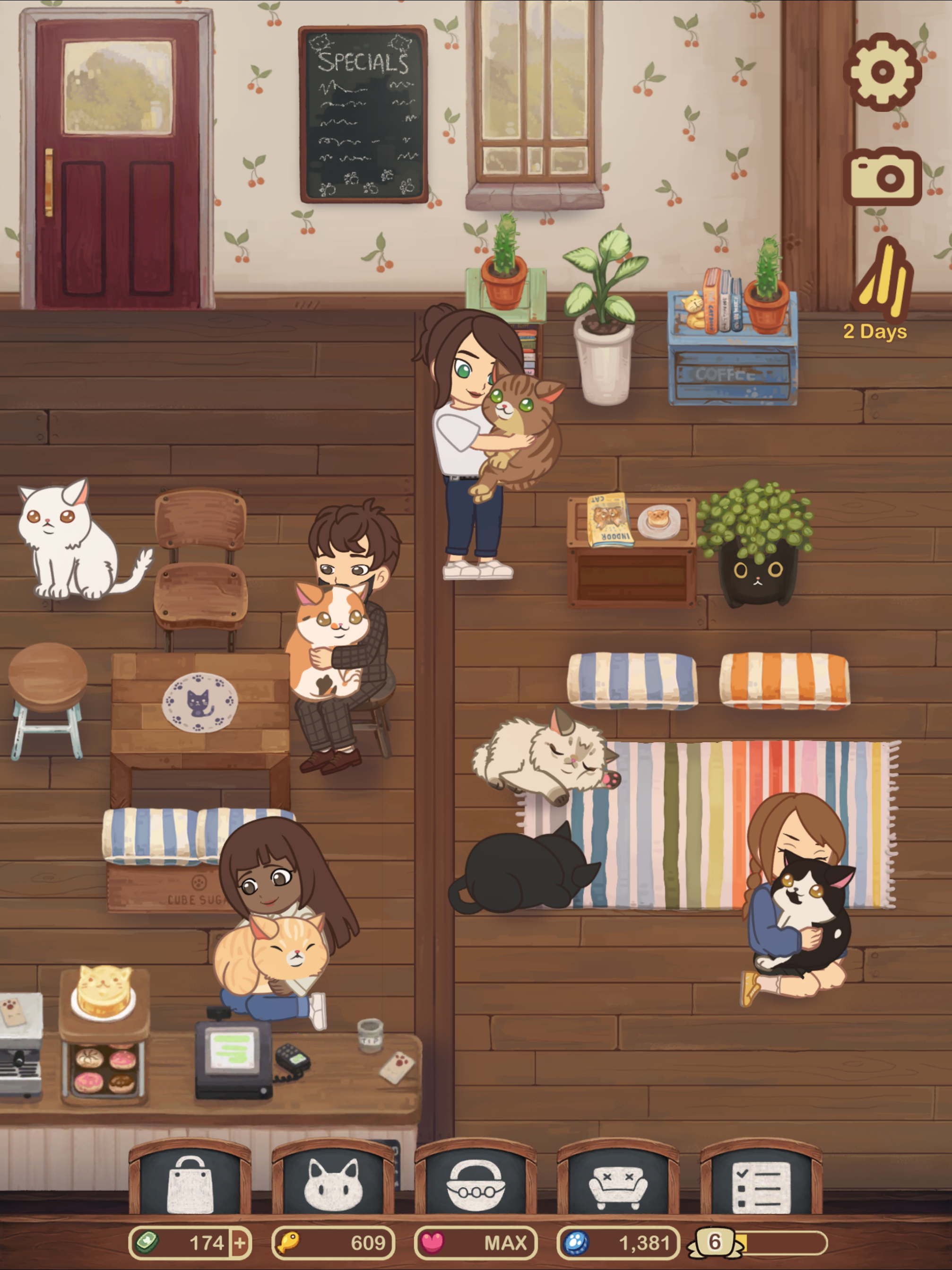Open the shopping bag shop
This screenshot has width=952, height=1270.
point(190,1184)
